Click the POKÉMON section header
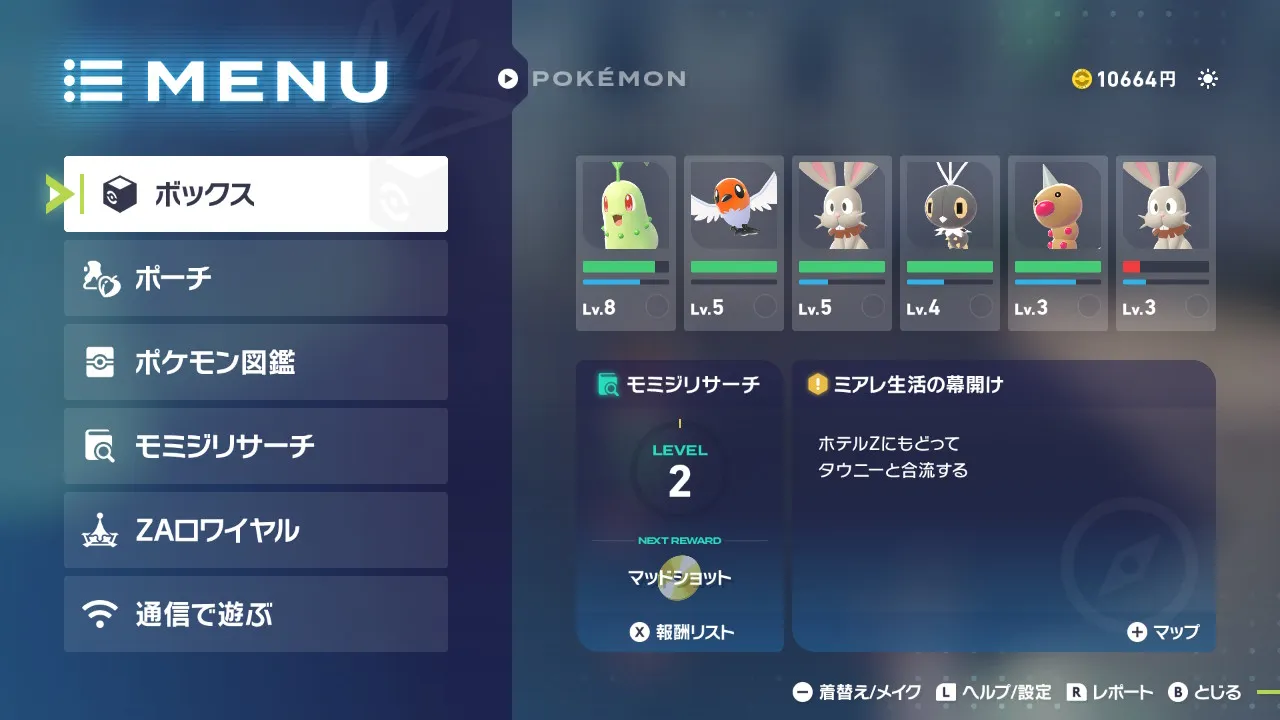 593,78
